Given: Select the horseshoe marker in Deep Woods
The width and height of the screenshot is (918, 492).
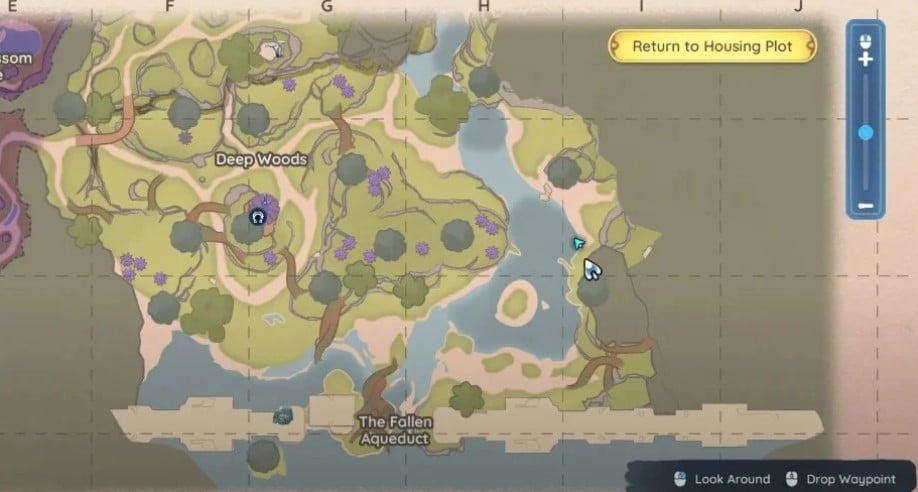Looking at the screenshot, I should click(x=257, y=217).
